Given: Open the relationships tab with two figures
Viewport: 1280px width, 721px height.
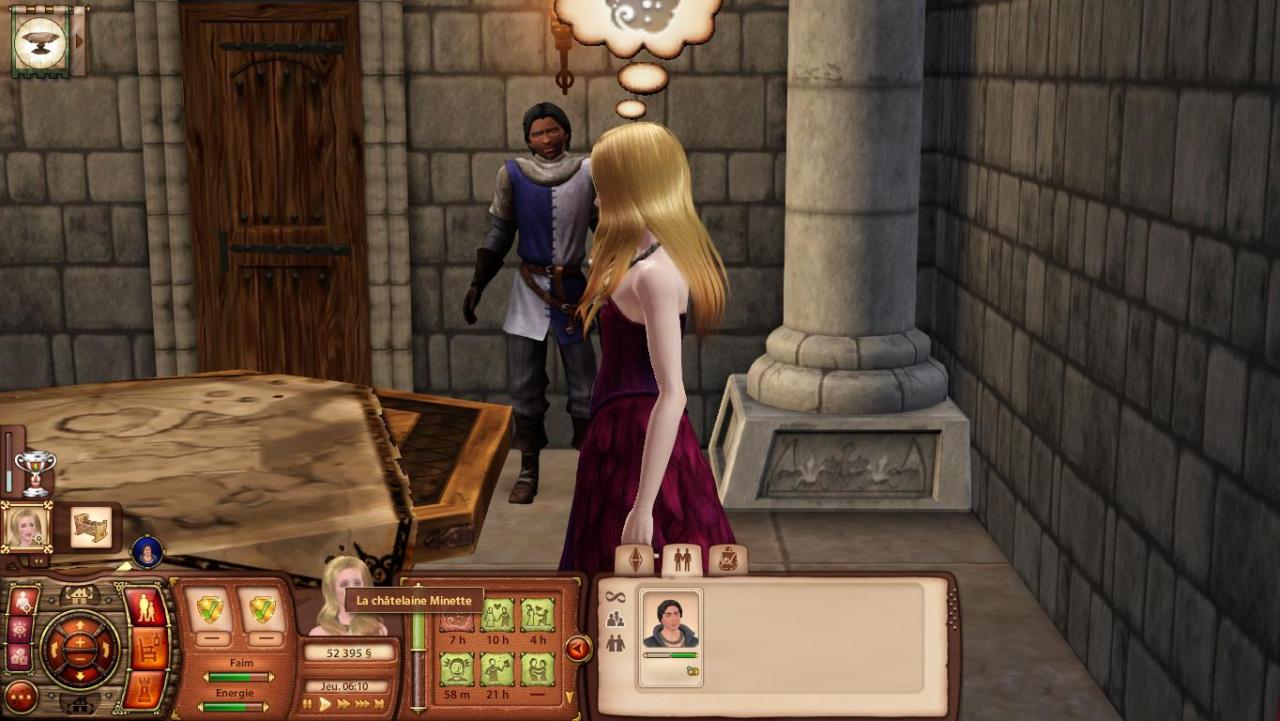Looking at the screenshot, I should 682,560.
